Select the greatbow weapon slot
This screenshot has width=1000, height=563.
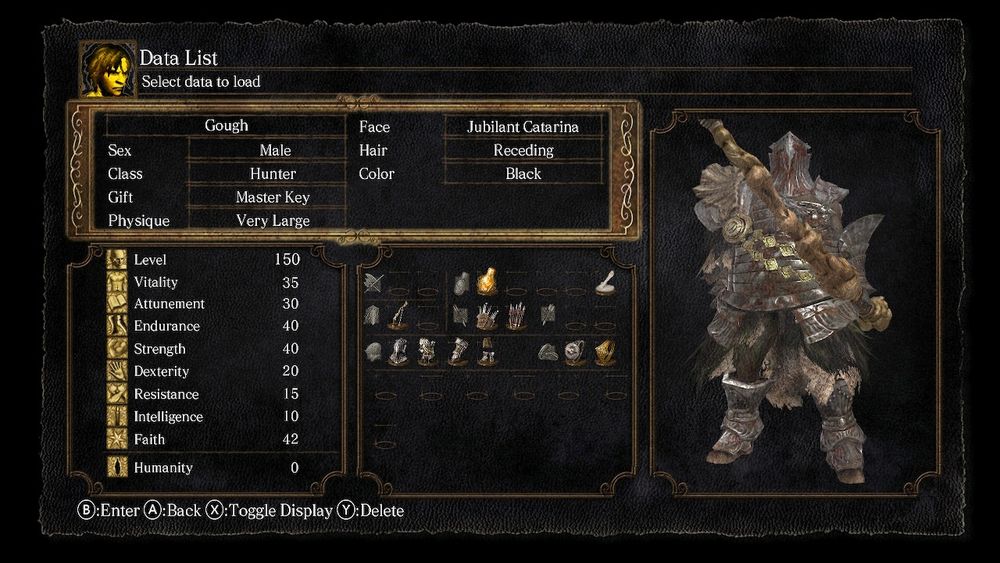tap(400, 317)
